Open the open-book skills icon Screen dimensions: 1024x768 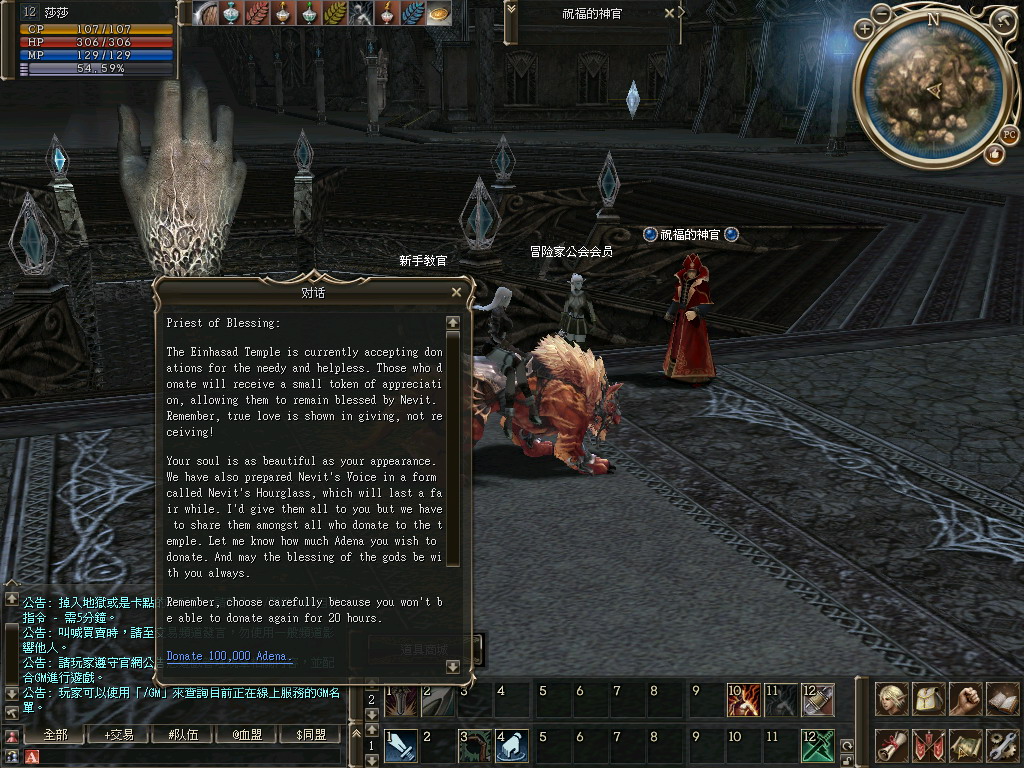click(x=1001, y=699)
